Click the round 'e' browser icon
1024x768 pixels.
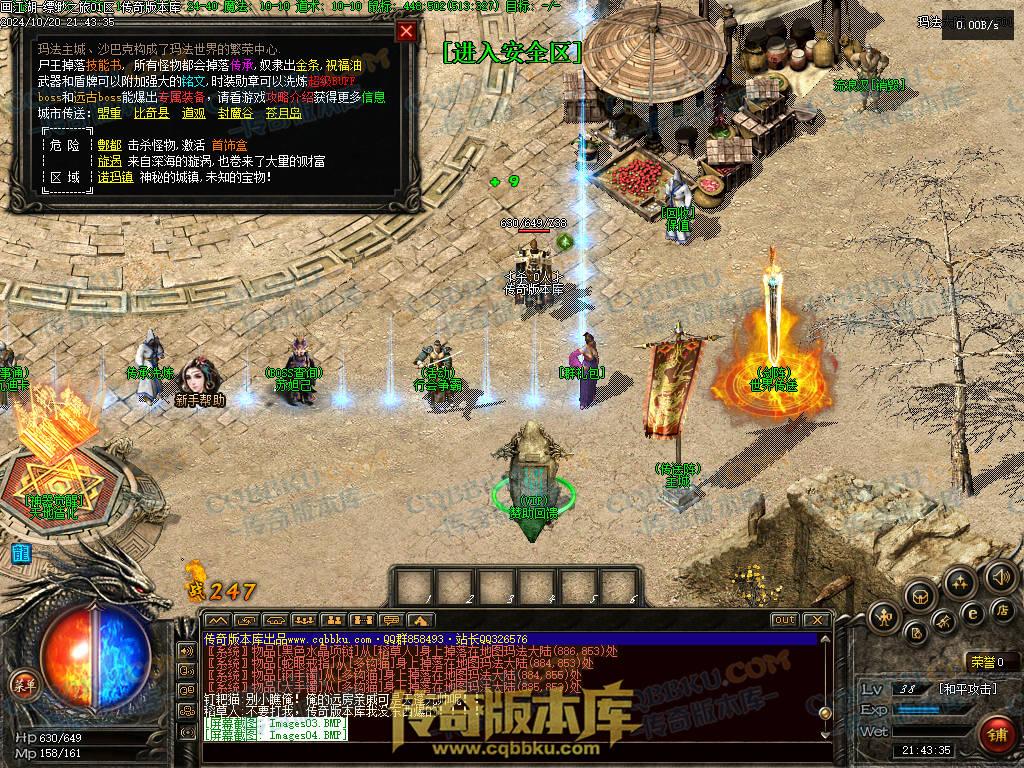point(972,612)
